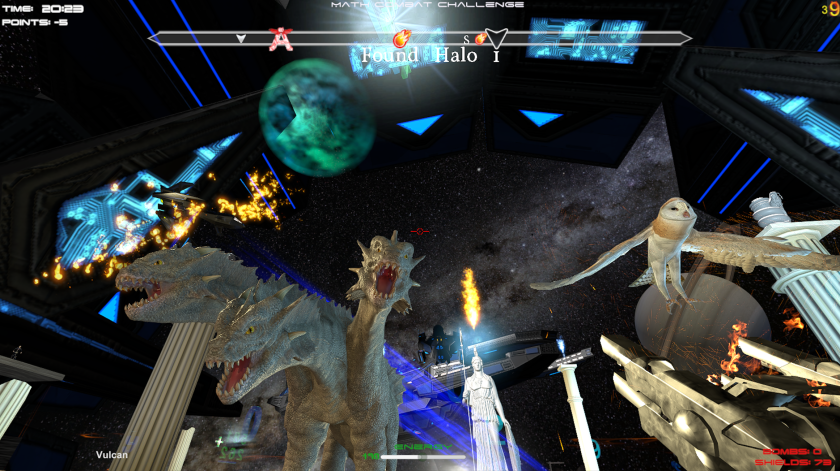Click the Vulcan weapon label

coord(112,455)
